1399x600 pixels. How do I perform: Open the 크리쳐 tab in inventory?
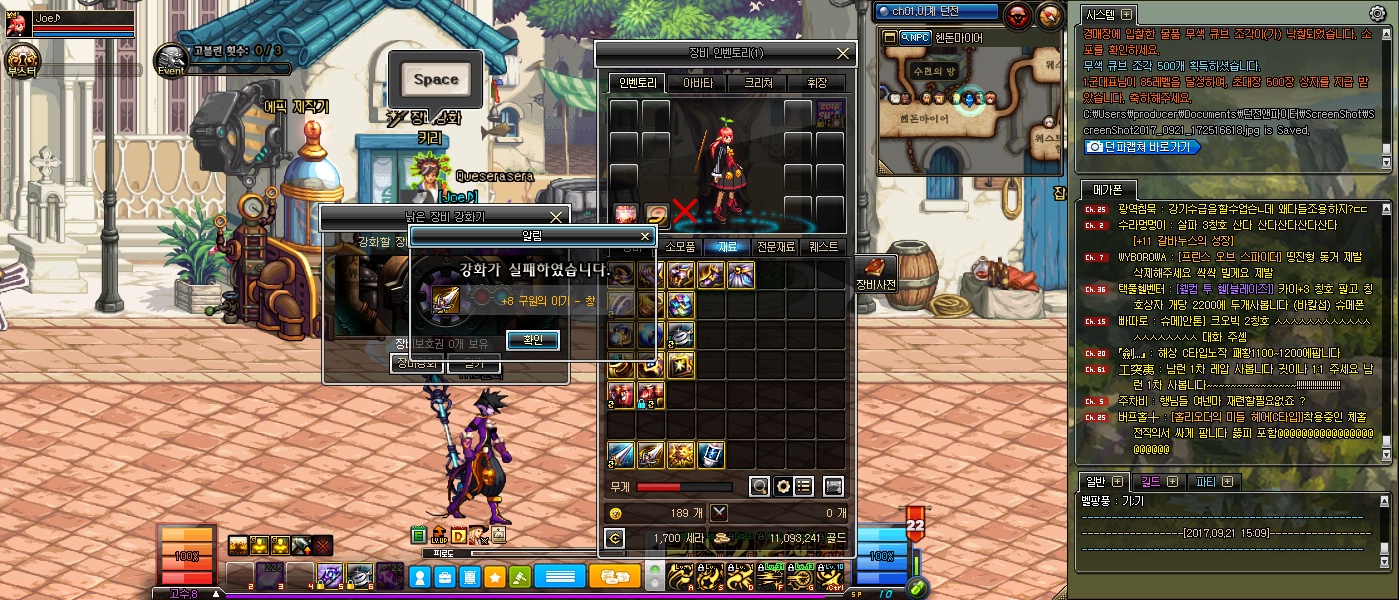757,83
